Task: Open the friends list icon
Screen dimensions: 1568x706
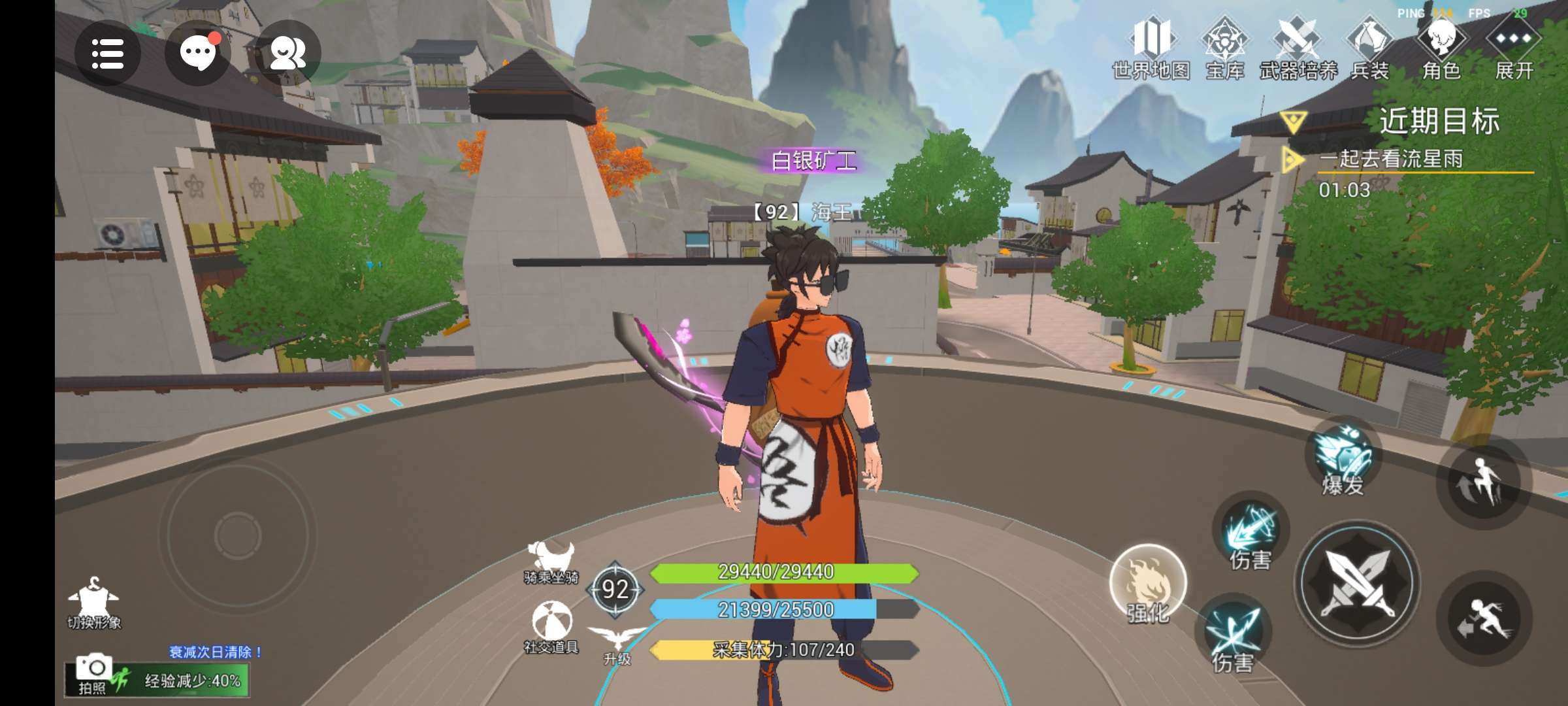Action: (287, 53)
